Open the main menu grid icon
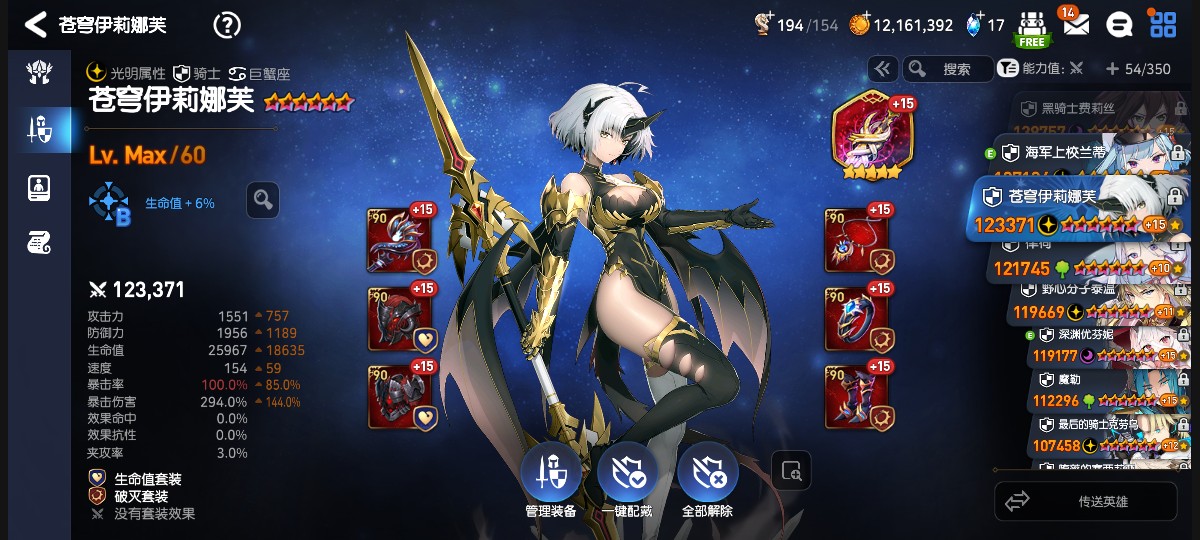 pos(1162,25)
